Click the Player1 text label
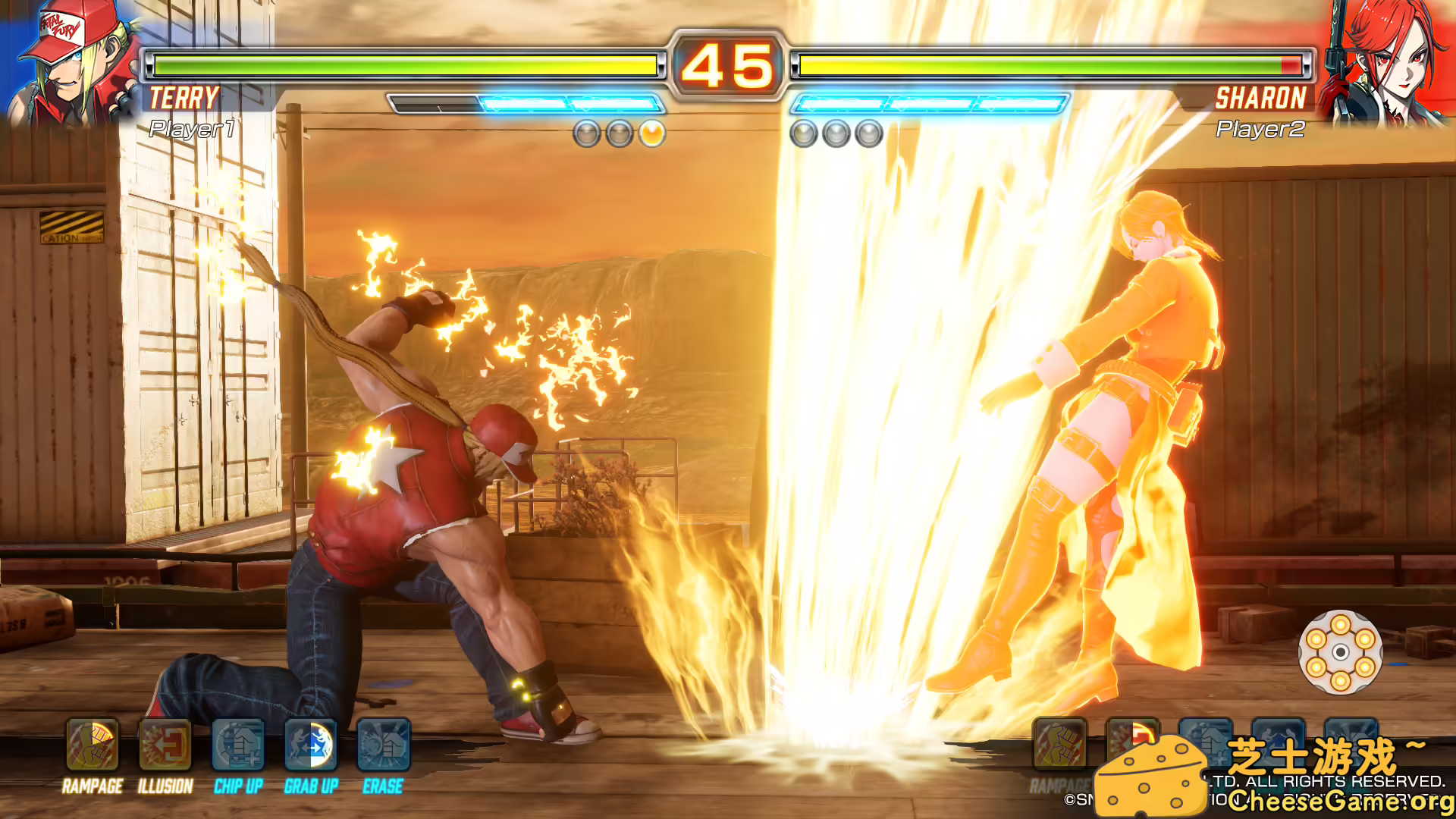The image size is (1456, 819). 192,130
